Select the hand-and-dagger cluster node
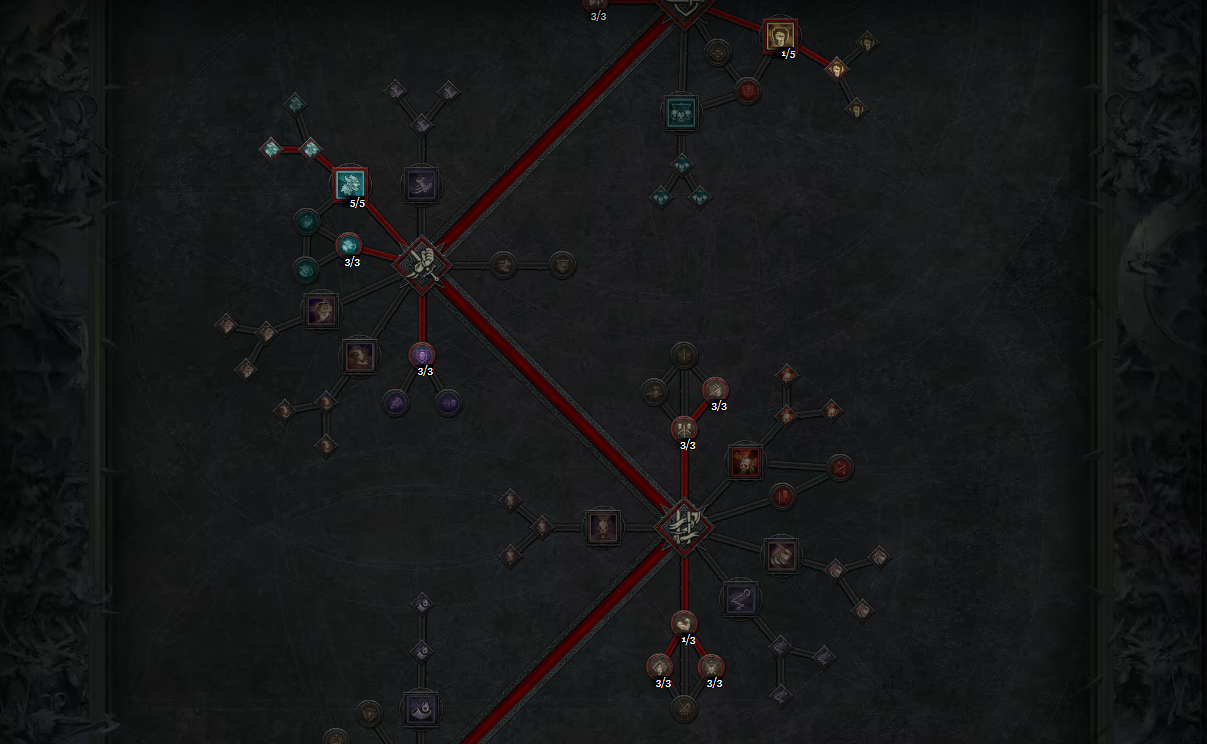 (x=422, y=264)
